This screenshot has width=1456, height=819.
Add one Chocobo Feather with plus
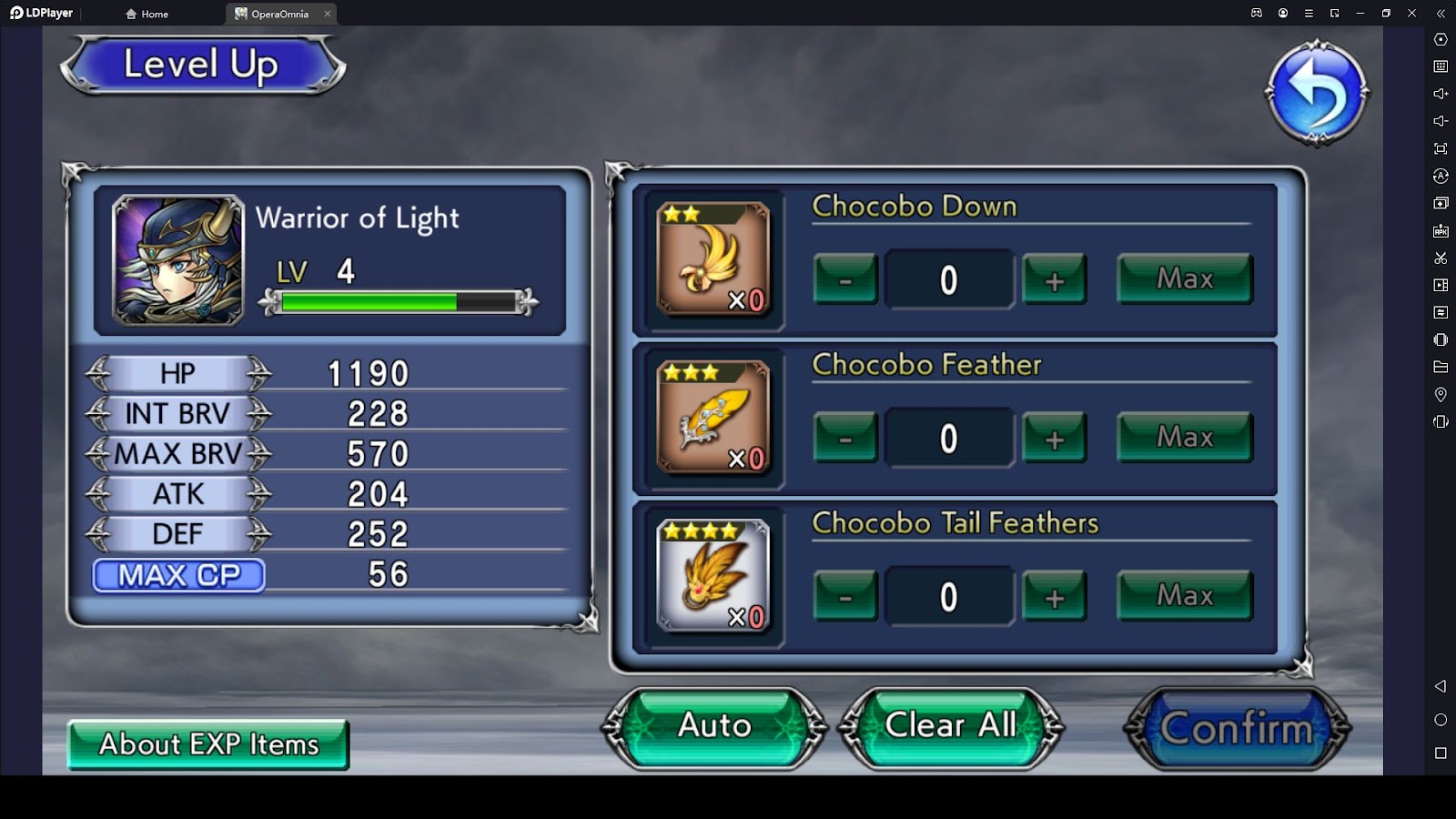pos(1054,439)
